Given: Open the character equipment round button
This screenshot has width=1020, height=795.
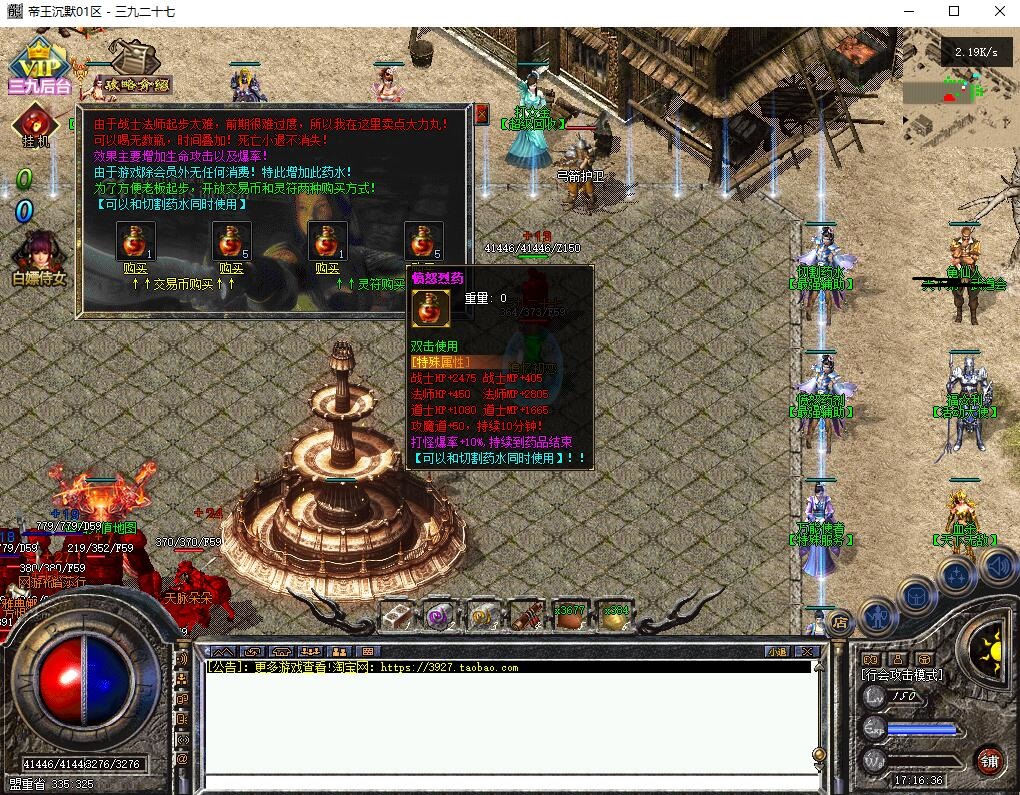Looking at the screenshot, I should (877, 617).
